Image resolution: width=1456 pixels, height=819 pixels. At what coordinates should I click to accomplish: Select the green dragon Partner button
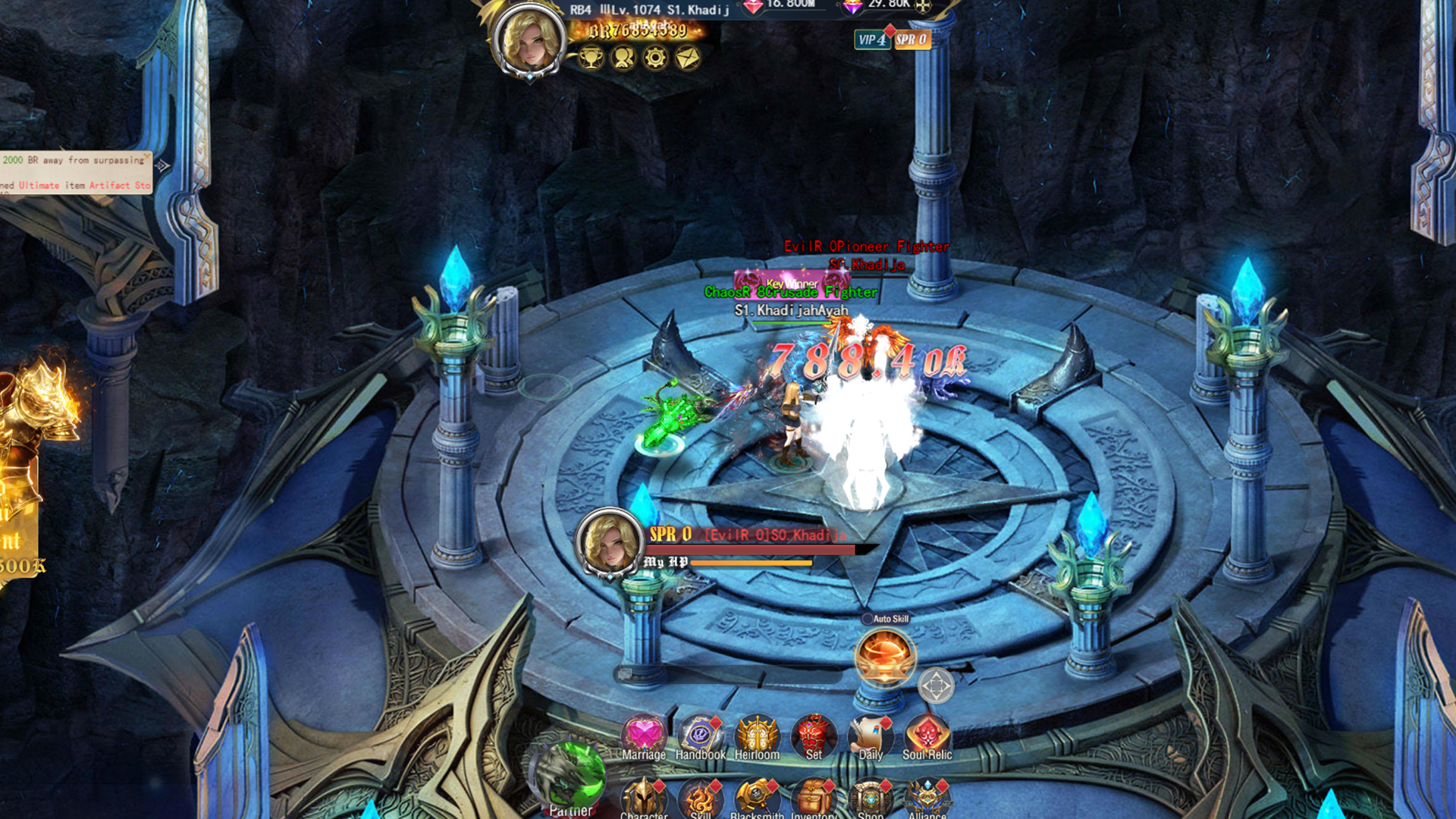[570, 777]
